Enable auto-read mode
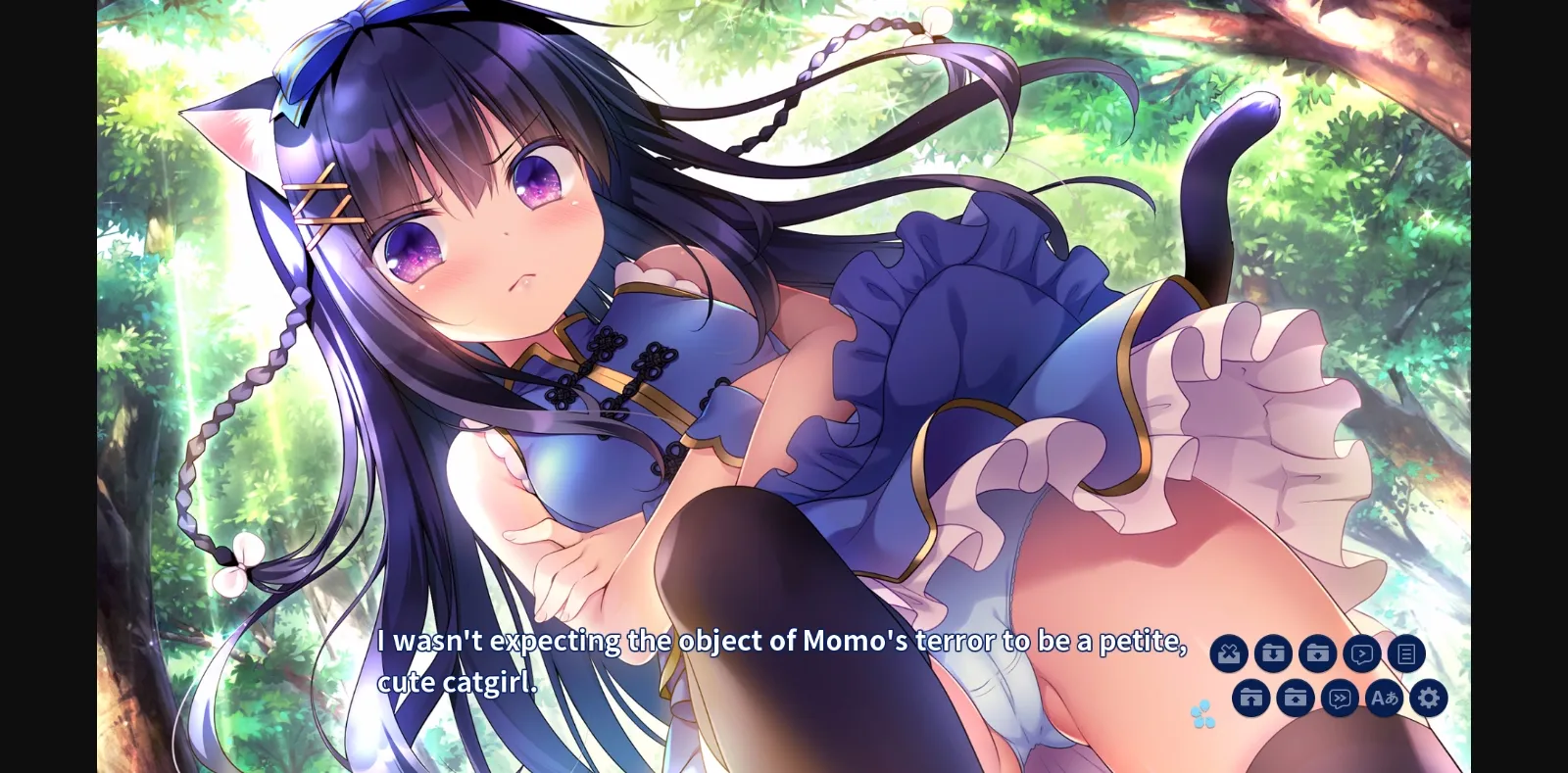Screen dimensions: 1568x773 (1362, 652)
